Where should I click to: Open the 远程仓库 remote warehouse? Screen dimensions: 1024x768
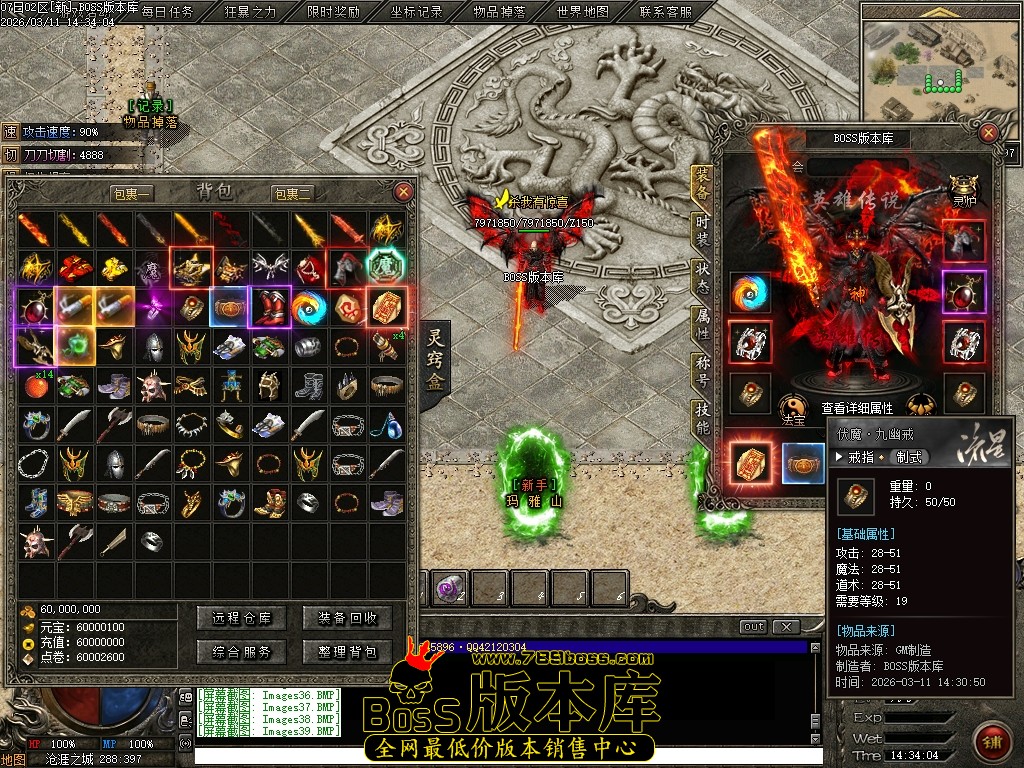tap(242, 618)
